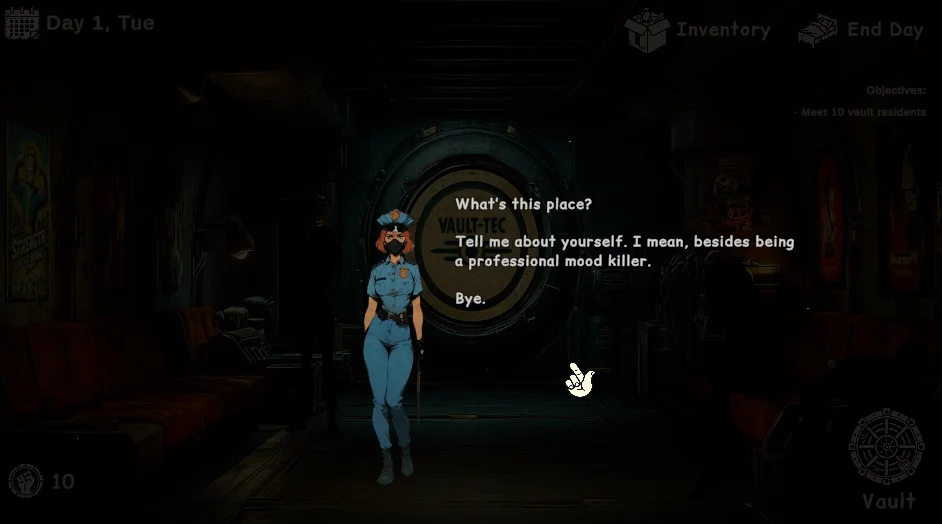Say "Bye." to end the conversation
Image resolution: width=942 pixels, height=524 pixels.
point(470,298)
